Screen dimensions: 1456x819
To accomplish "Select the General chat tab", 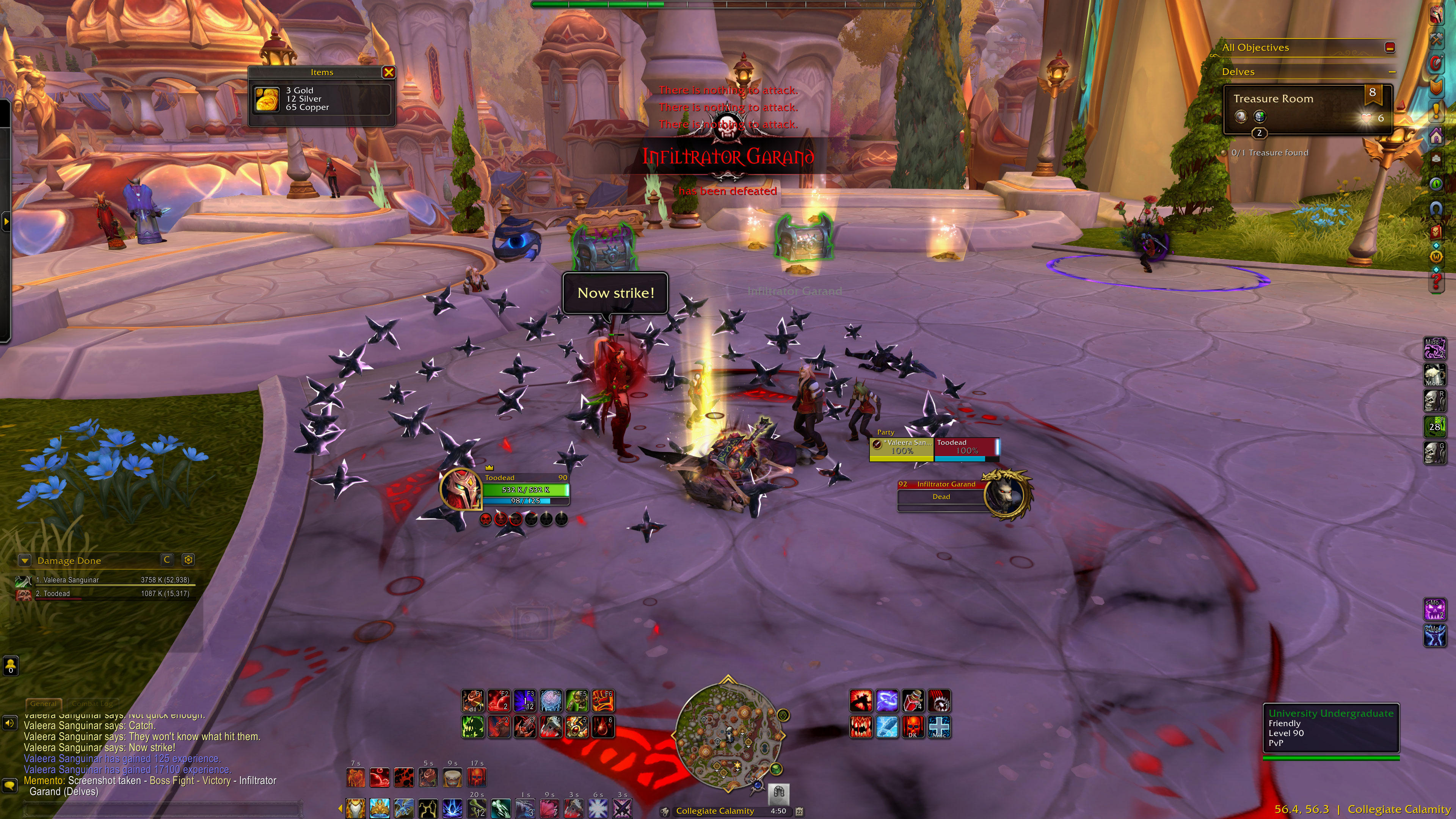I will tap(44, 704).
